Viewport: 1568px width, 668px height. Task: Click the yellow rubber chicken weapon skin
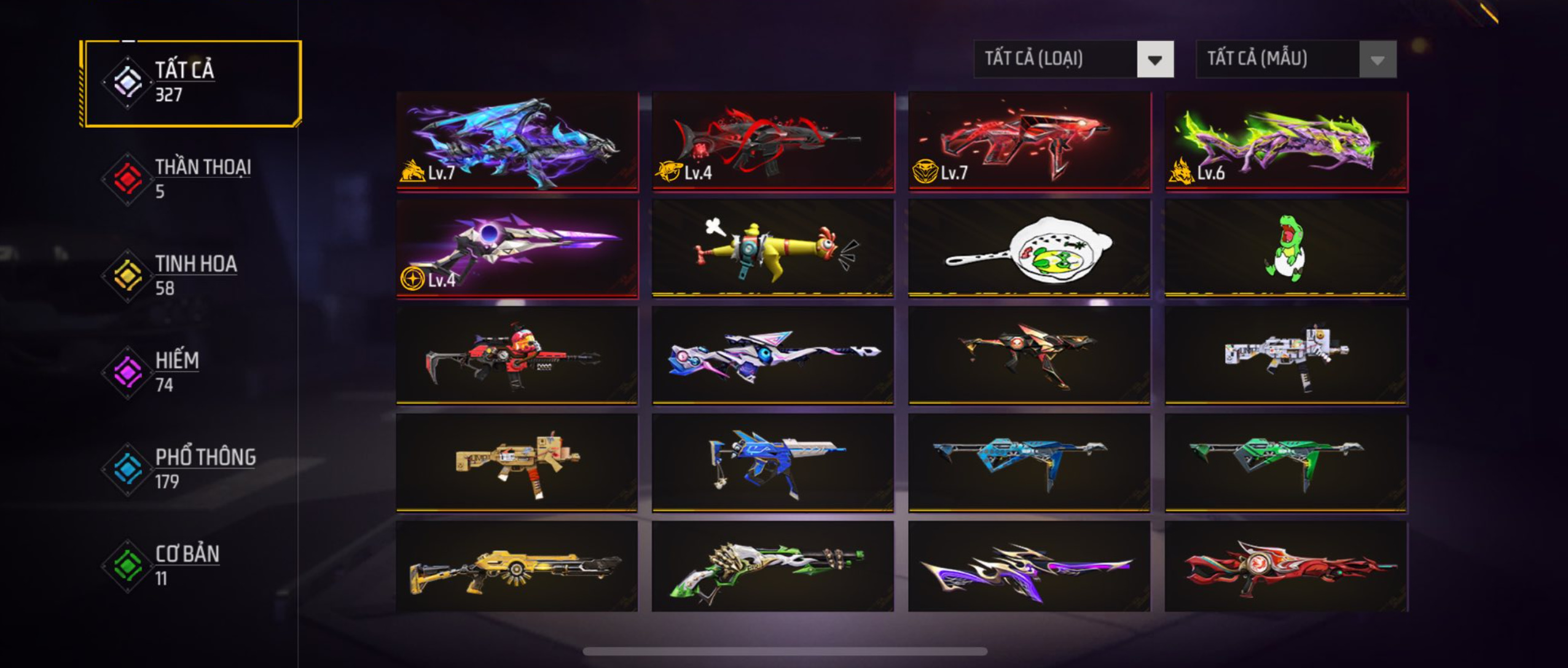pos(773,249)
